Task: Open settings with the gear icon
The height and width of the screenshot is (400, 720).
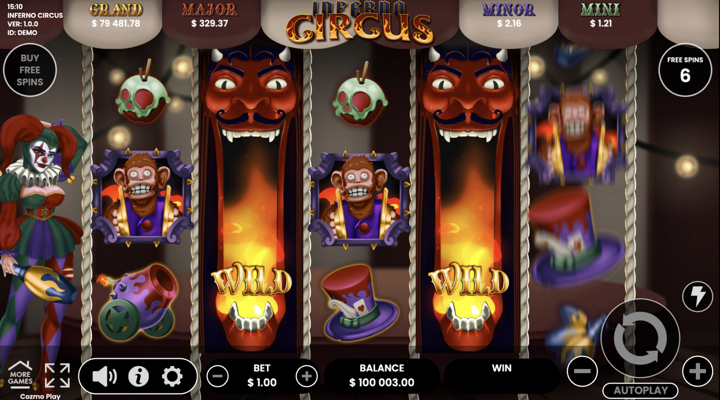Action: point(172,376)
